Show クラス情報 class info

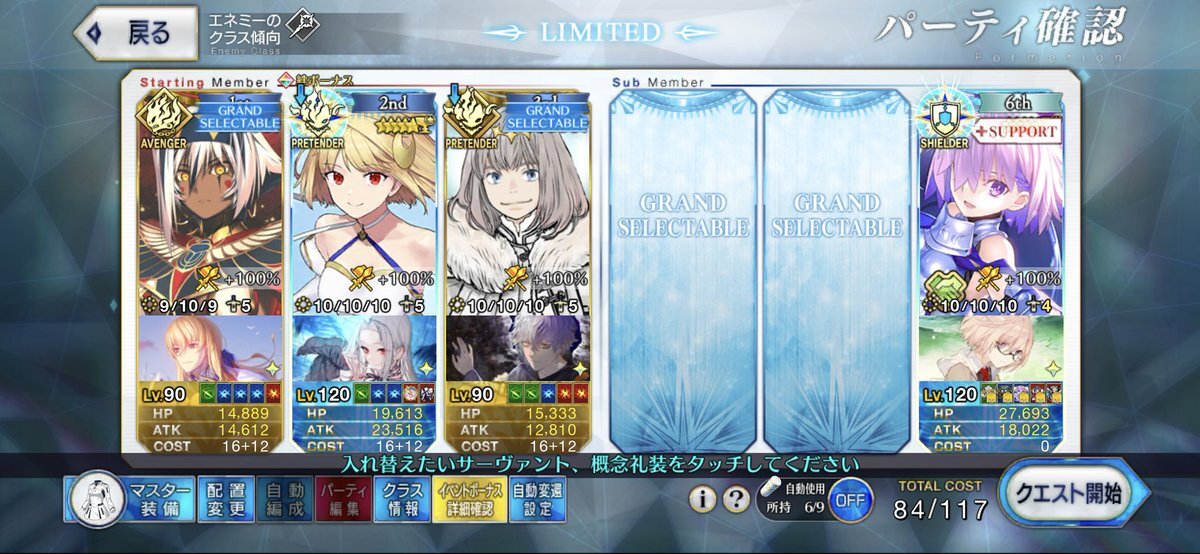(402, 499)
